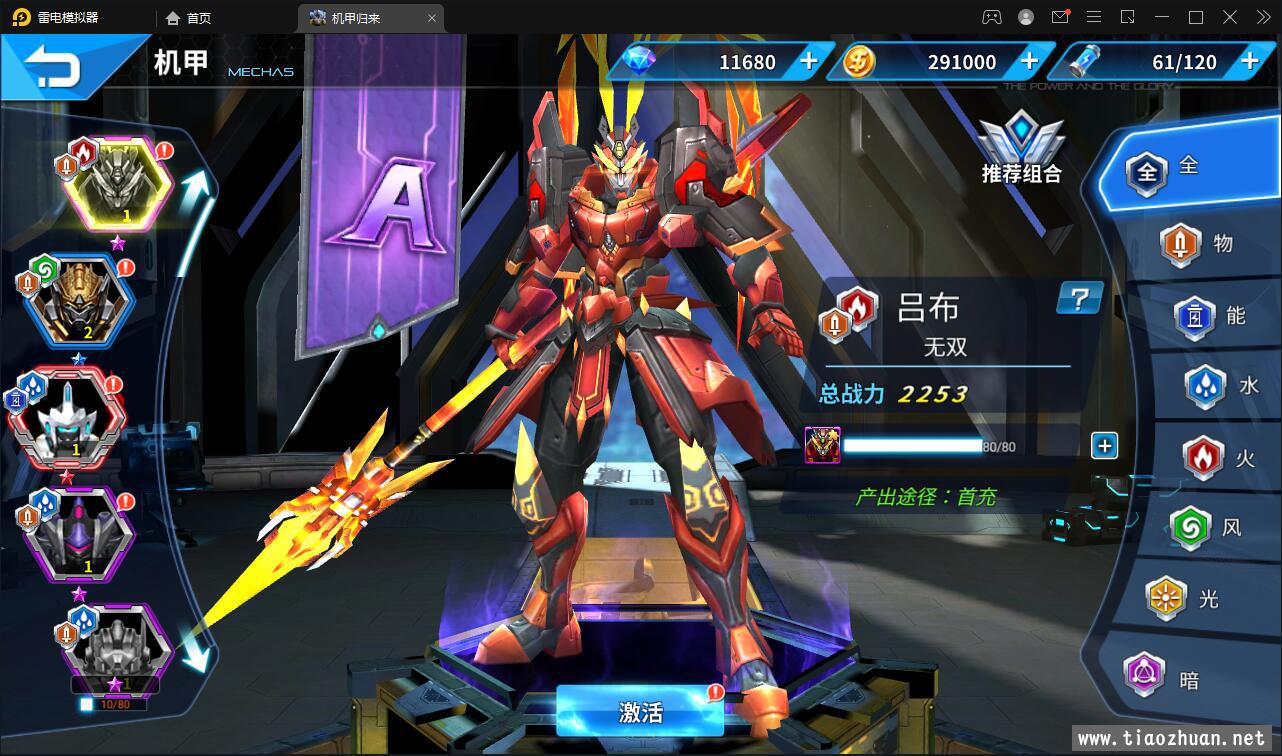Close the 机甲归来 emulator tab
The width and height of the screenshot is (1282, 756).
[432, 18]
